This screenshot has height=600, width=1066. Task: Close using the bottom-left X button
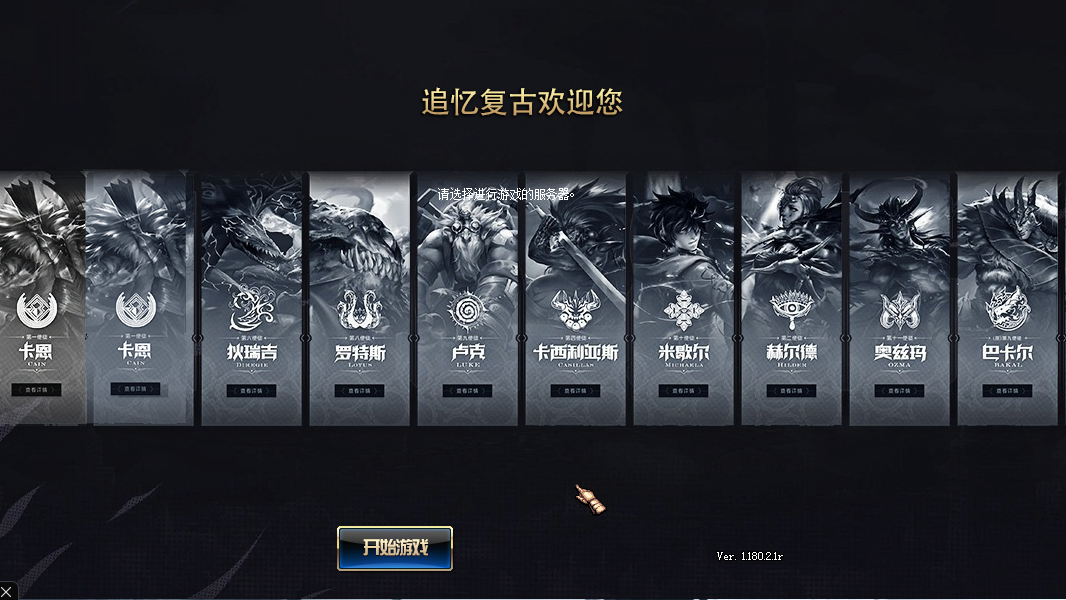pyautogui.click(x=7, y=591)
